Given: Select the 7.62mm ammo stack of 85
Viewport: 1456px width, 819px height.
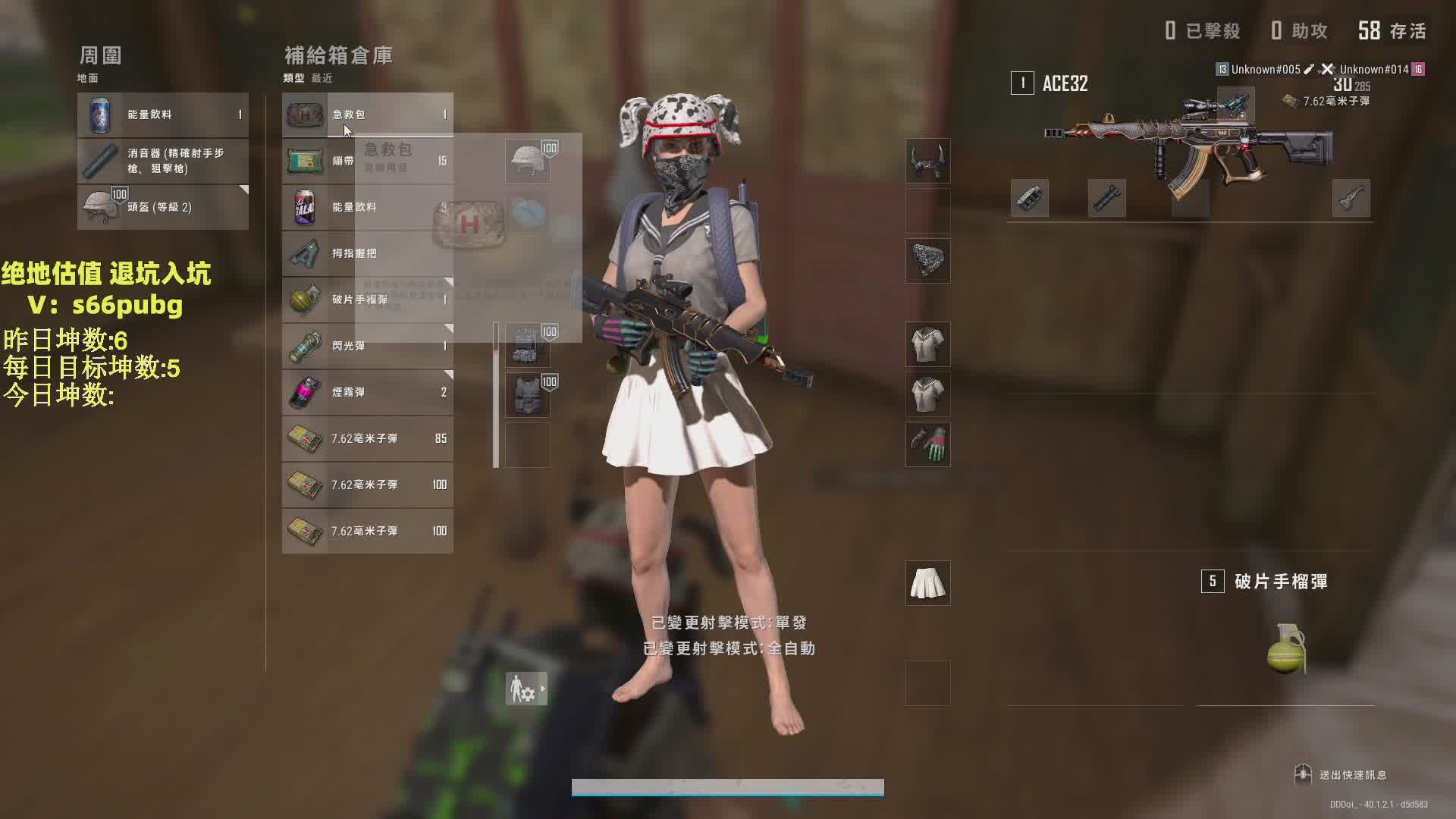Looking at the screenshot, I should tap(367, 438).
